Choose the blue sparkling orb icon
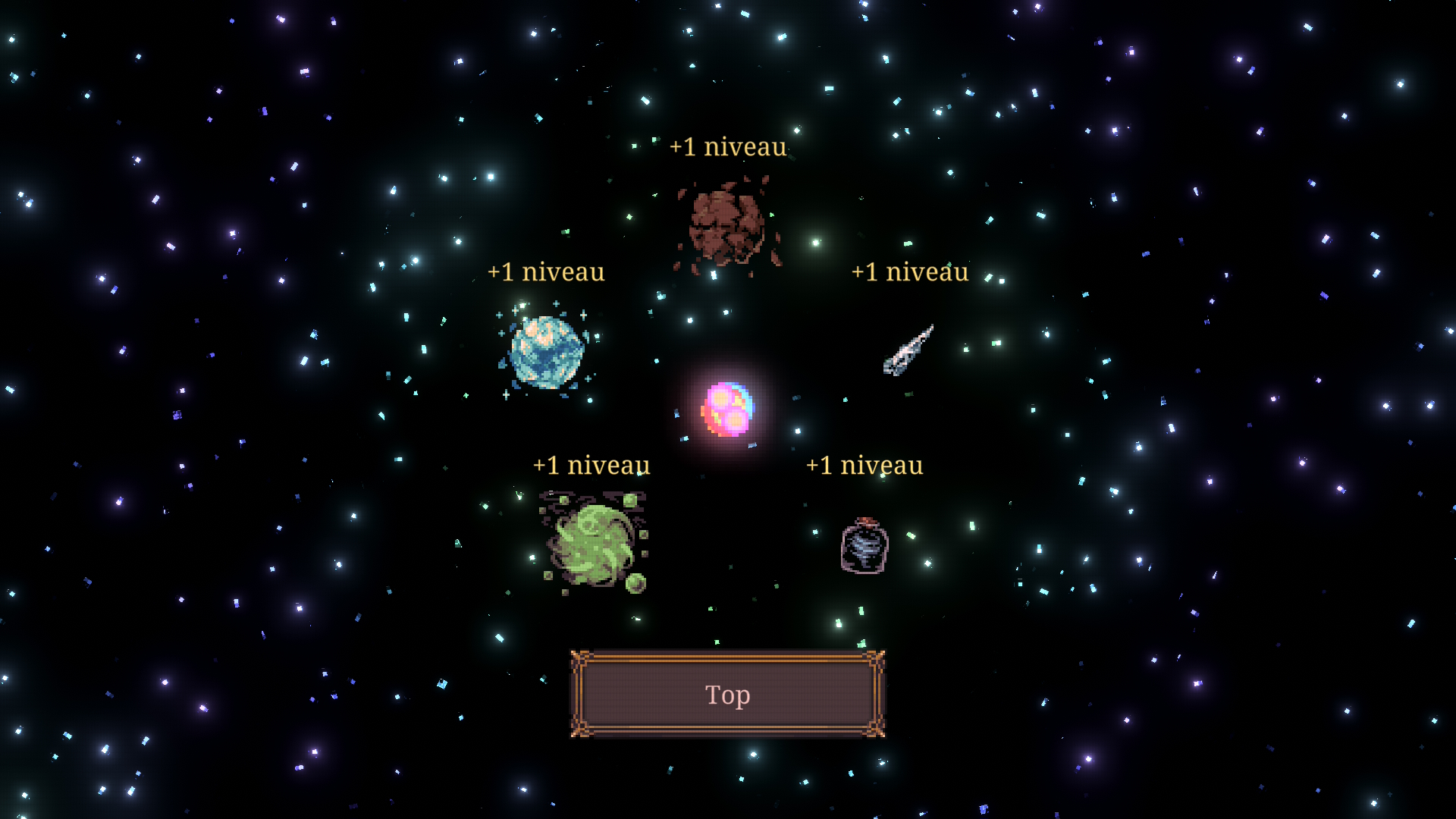 pyautogui.click(x=546, y=352)
